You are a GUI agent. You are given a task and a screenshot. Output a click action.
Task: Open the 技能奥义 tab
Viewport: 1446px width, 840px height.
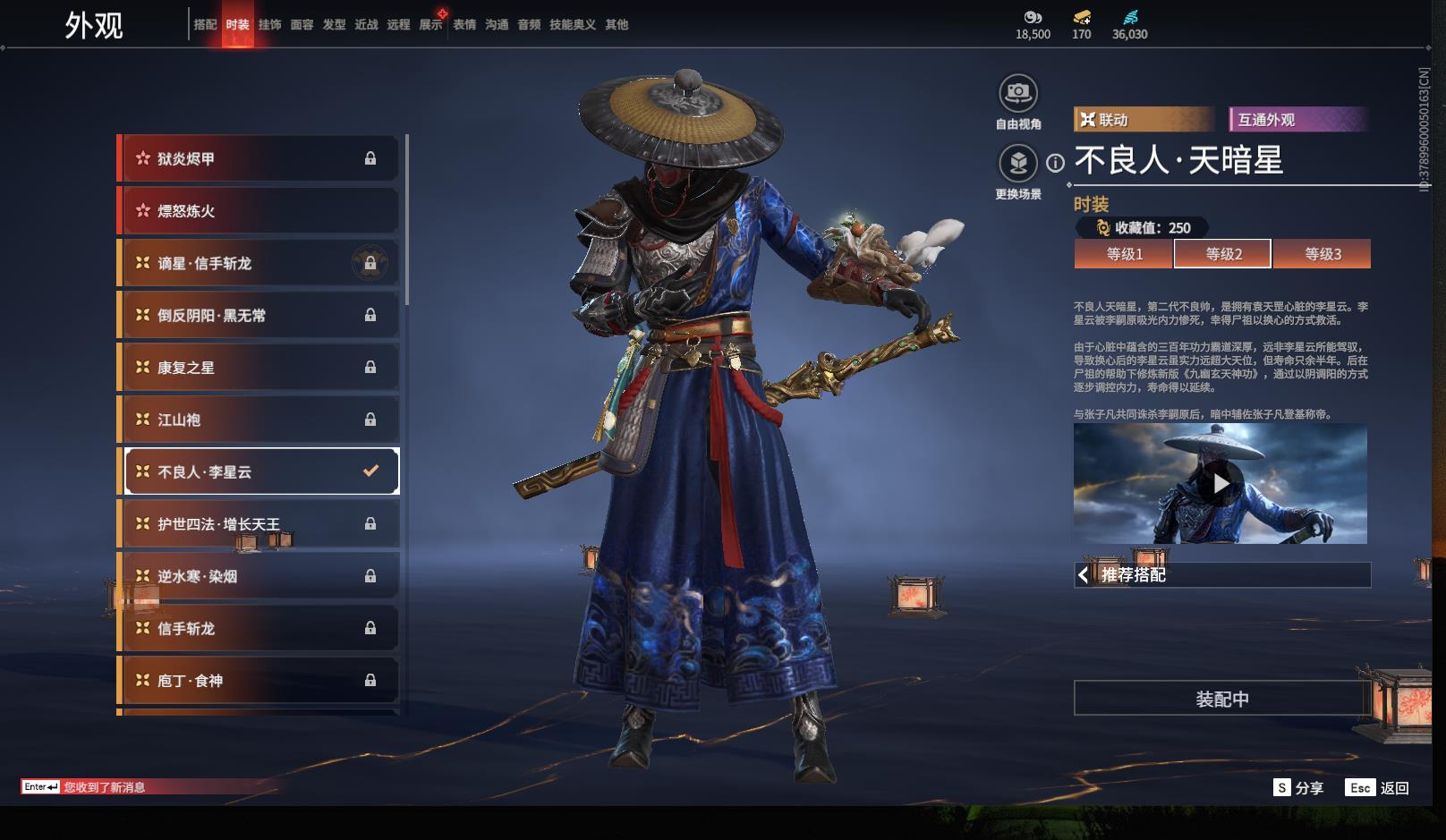pyautogui.click(x=572, y=25)
